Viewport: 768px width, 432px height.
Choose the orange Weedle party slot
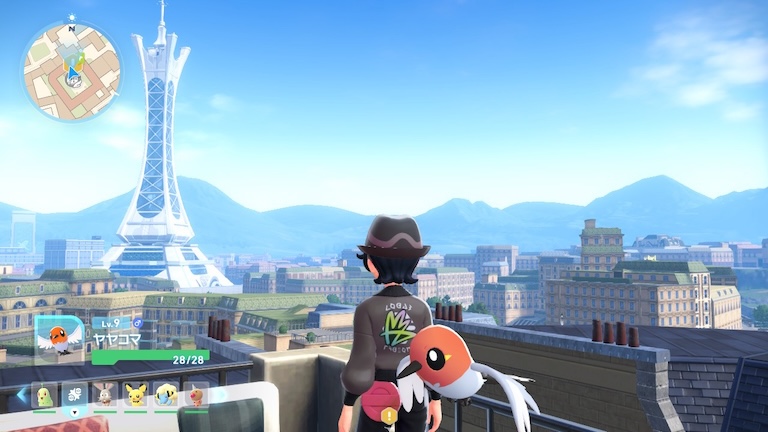[x=196, y=396]
